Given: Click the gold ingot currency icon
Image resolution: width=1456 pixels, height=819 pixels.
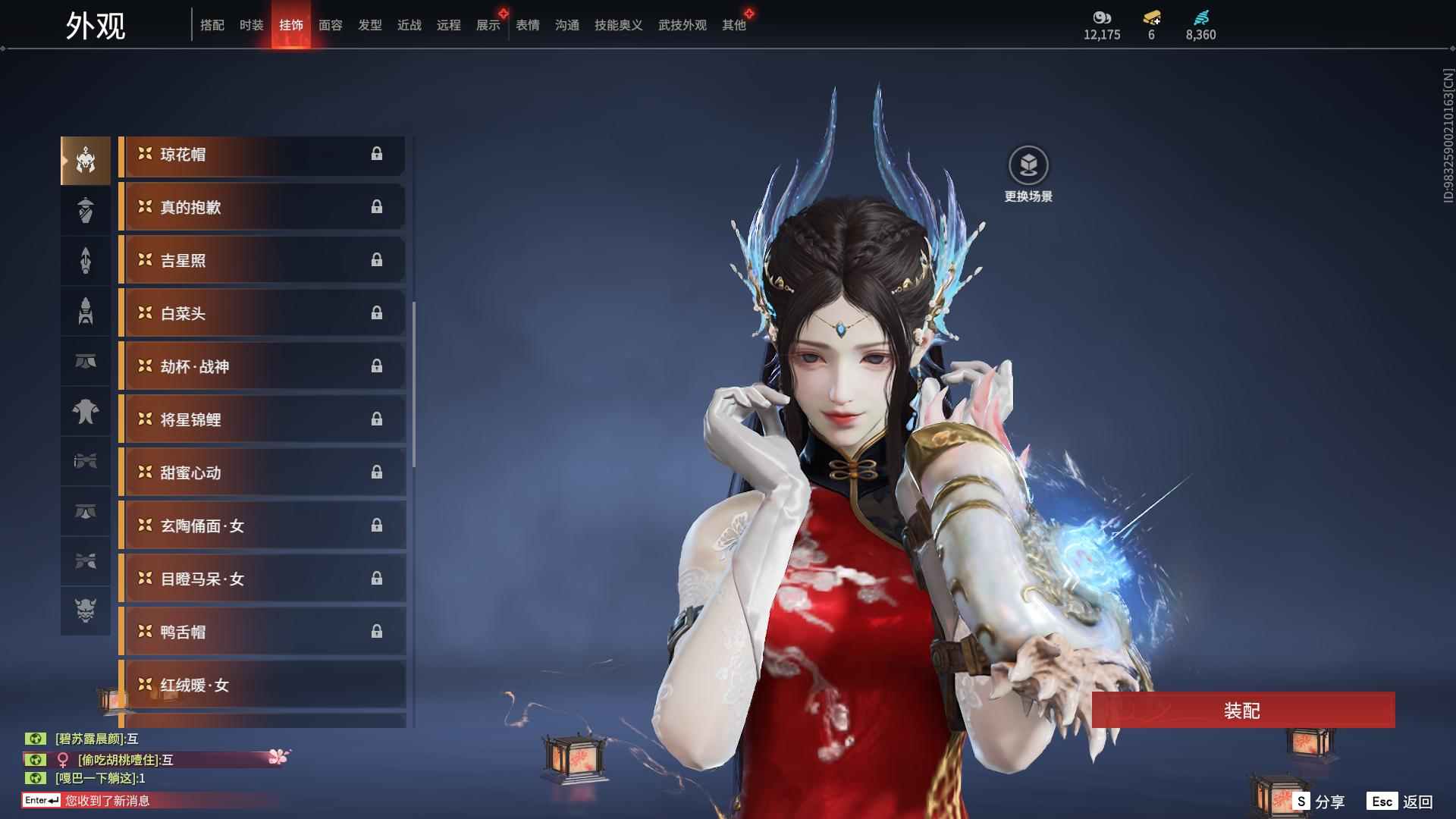Looking at the screenshot, I should (1151, 19).
